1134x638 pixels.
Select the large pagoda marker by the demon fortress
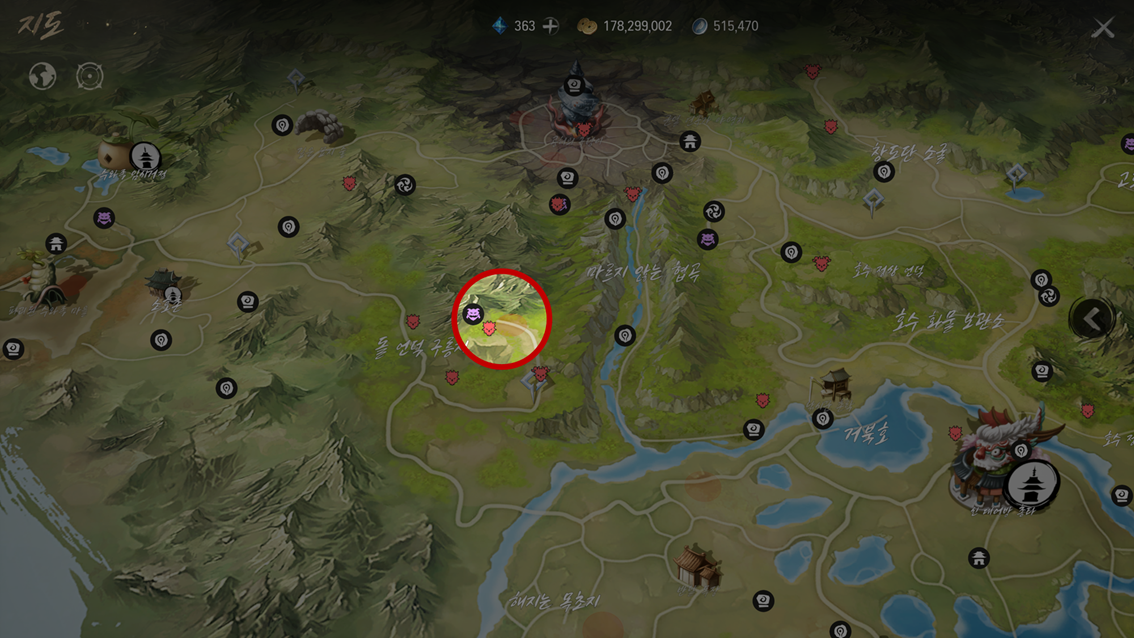pyautogui.click(x=1032, y=484)
